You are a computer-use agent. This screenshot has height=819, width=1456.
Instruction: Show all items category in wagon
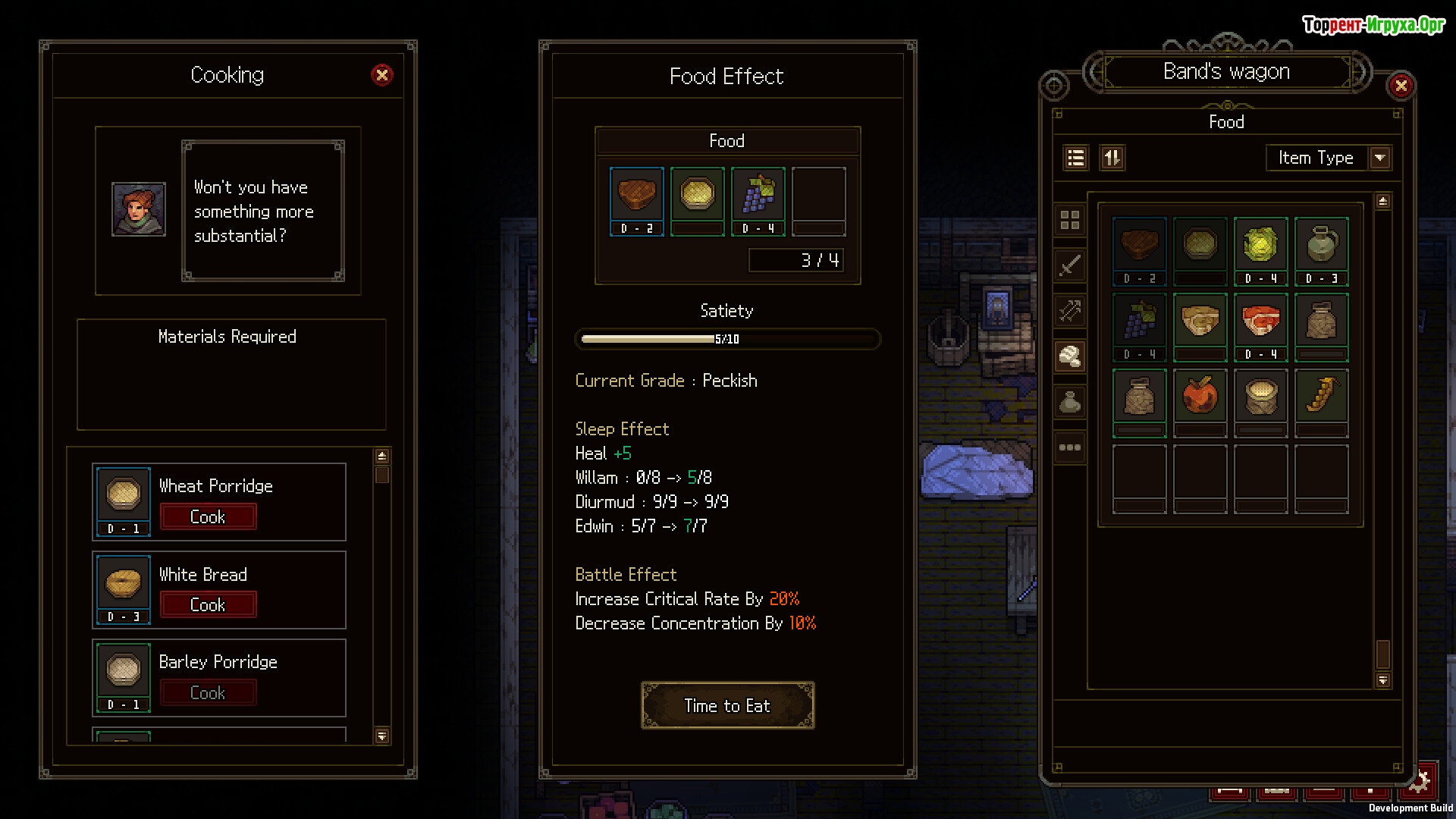tap(1070, 221)
